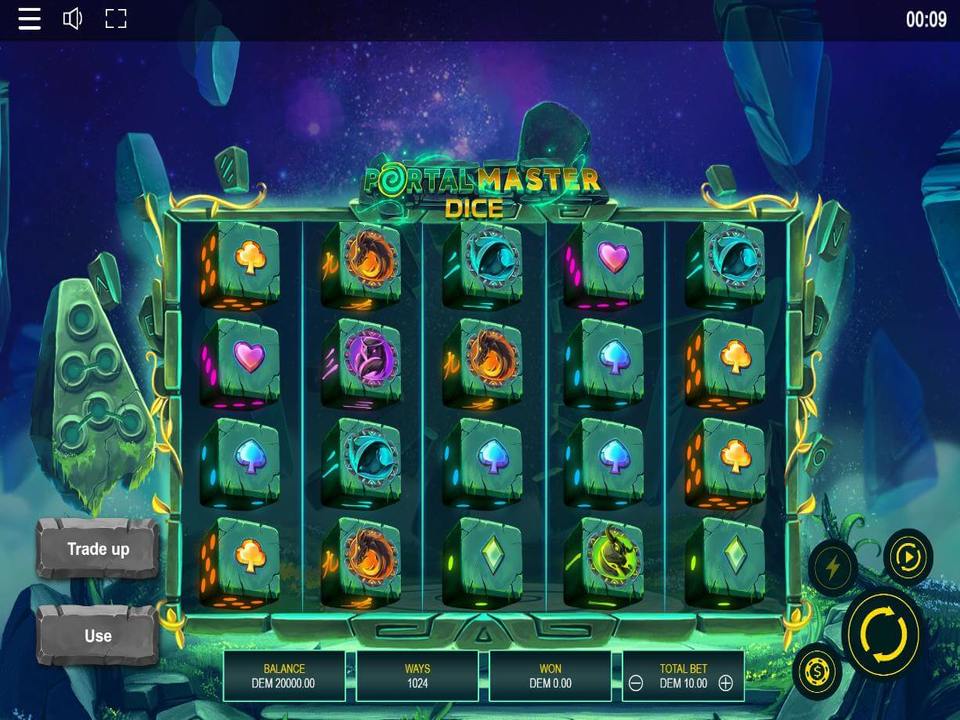Viewport: 960px width, 720px height.
Task: Activate the autoplay button
Action: (x=908, y=556)
